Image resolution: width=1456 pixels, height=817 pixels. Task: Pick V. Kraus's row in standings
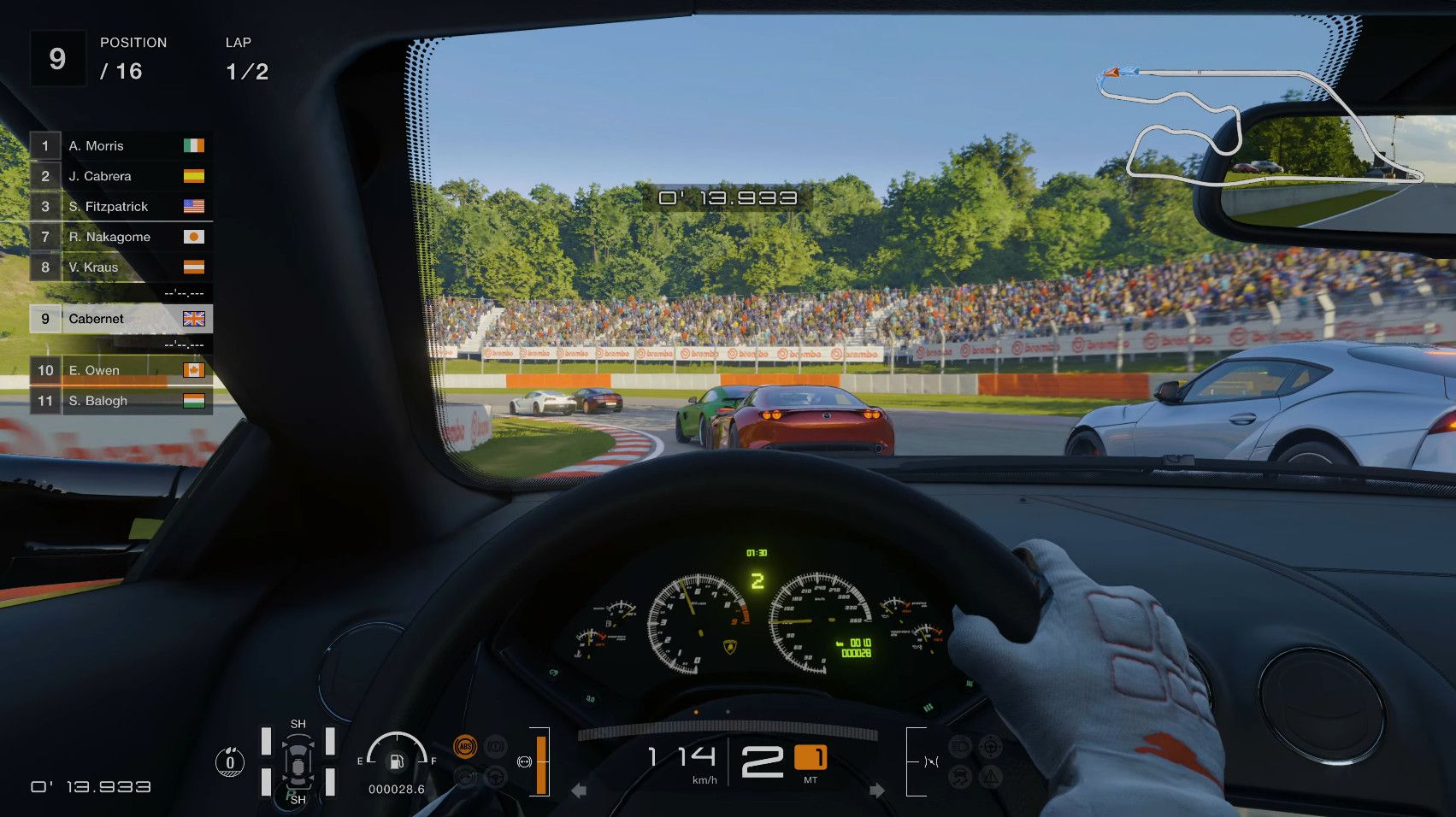click(121, 267)
